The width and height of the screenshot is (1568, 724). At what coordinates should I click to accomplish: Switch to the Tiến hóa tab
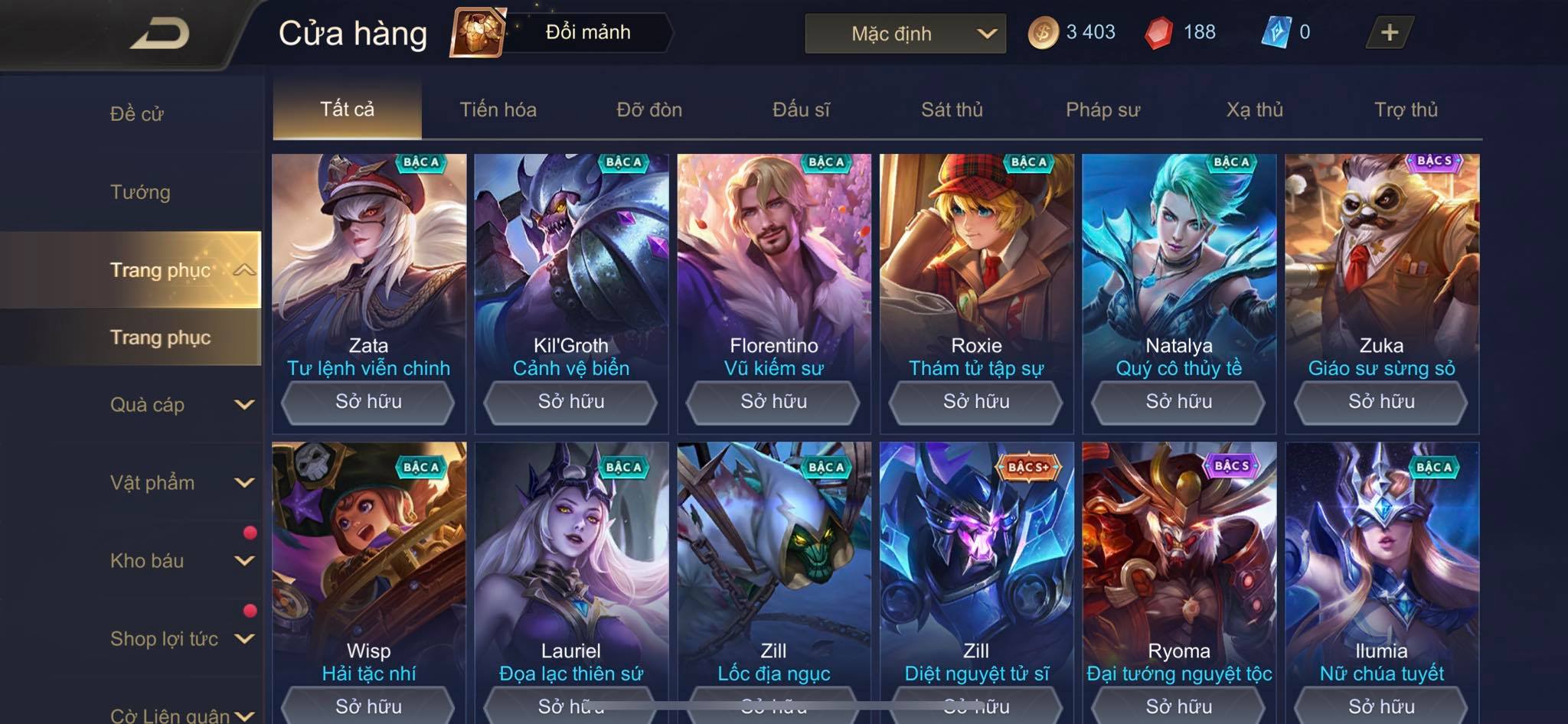point(498,109)
